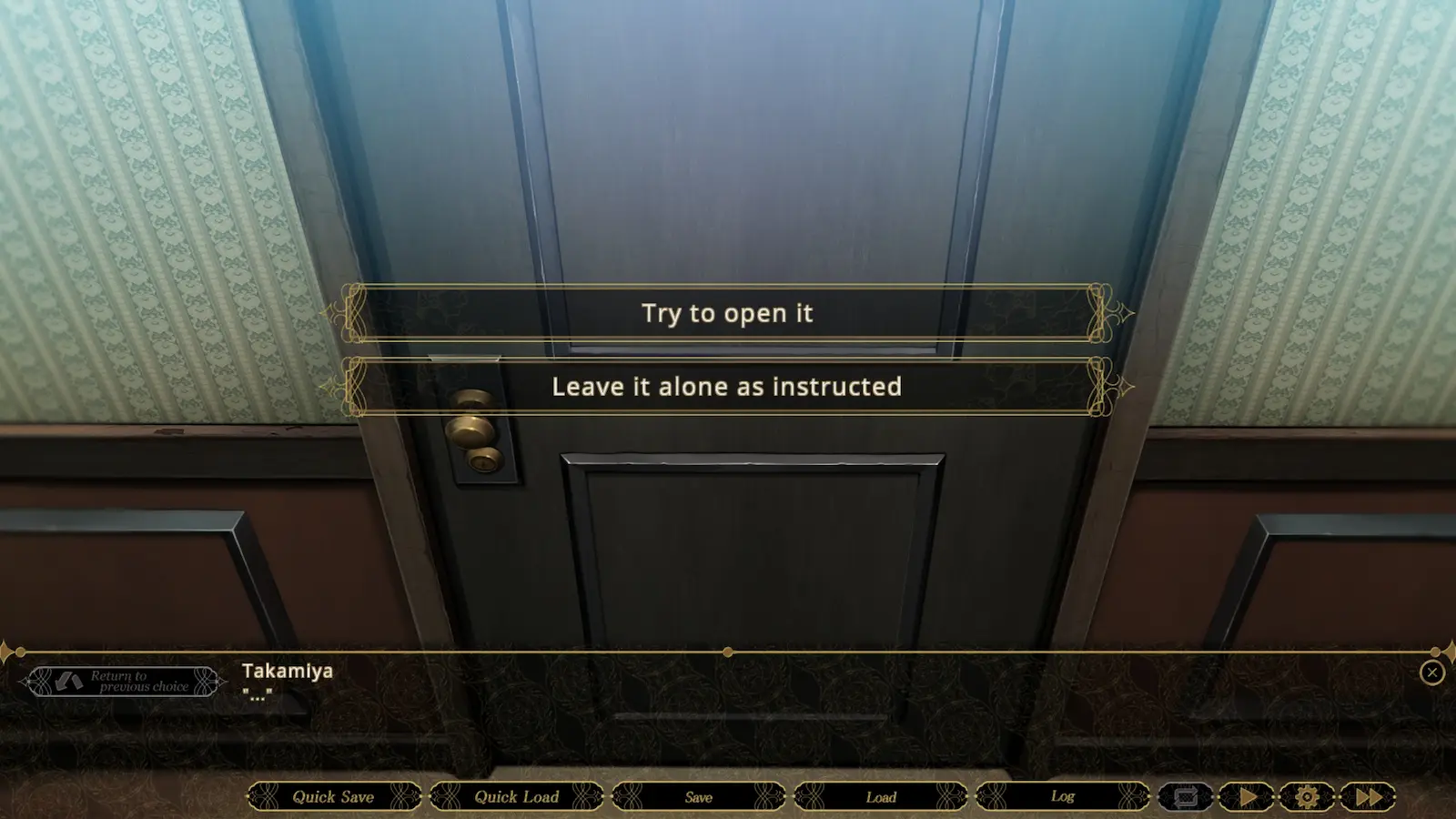Open the settings via the gear icon

1308,795
